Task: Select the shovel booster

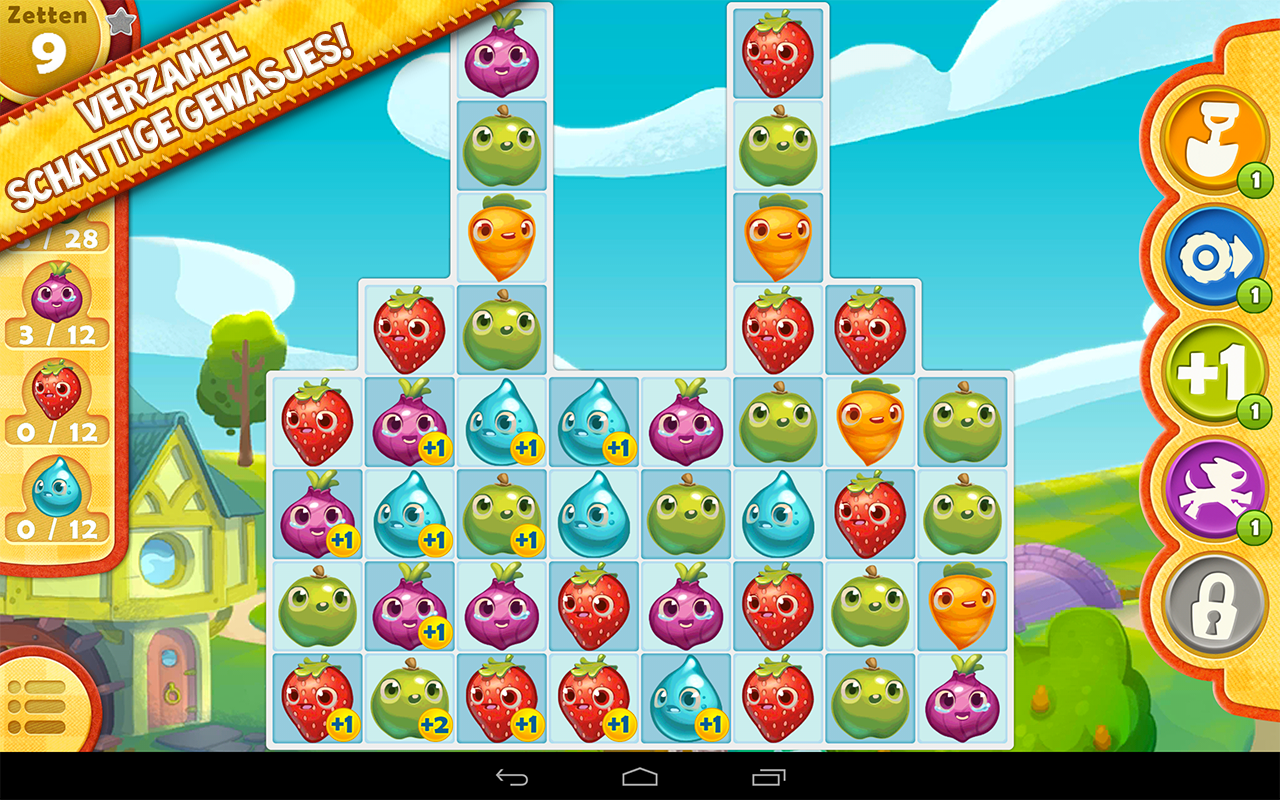Action: [1215, 140]
